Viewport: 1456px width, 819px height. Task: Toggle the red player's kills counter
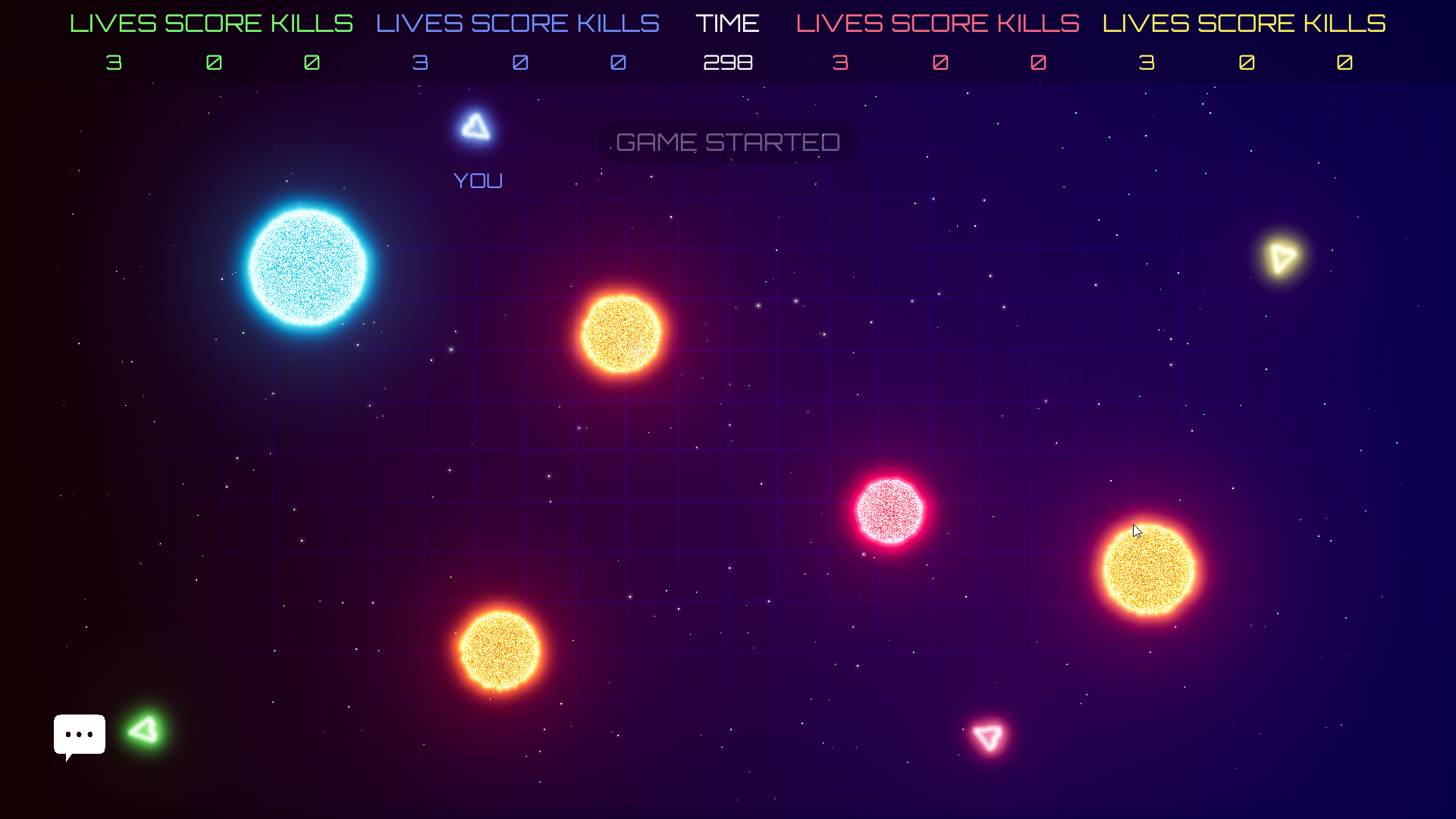coord(1040,62)
